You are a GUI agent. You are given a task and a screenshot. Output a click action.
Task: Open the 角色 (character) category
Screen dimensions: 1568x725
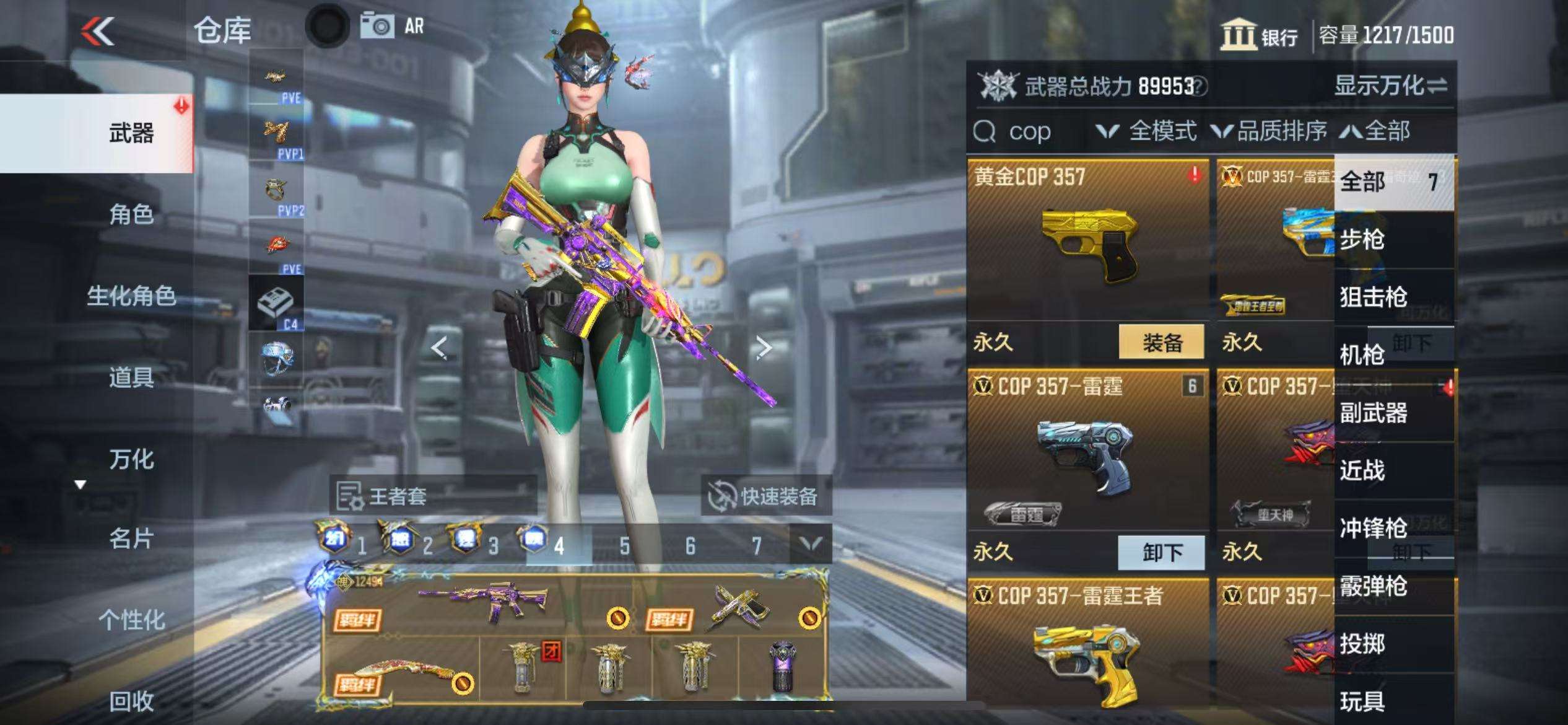(131, 214)
